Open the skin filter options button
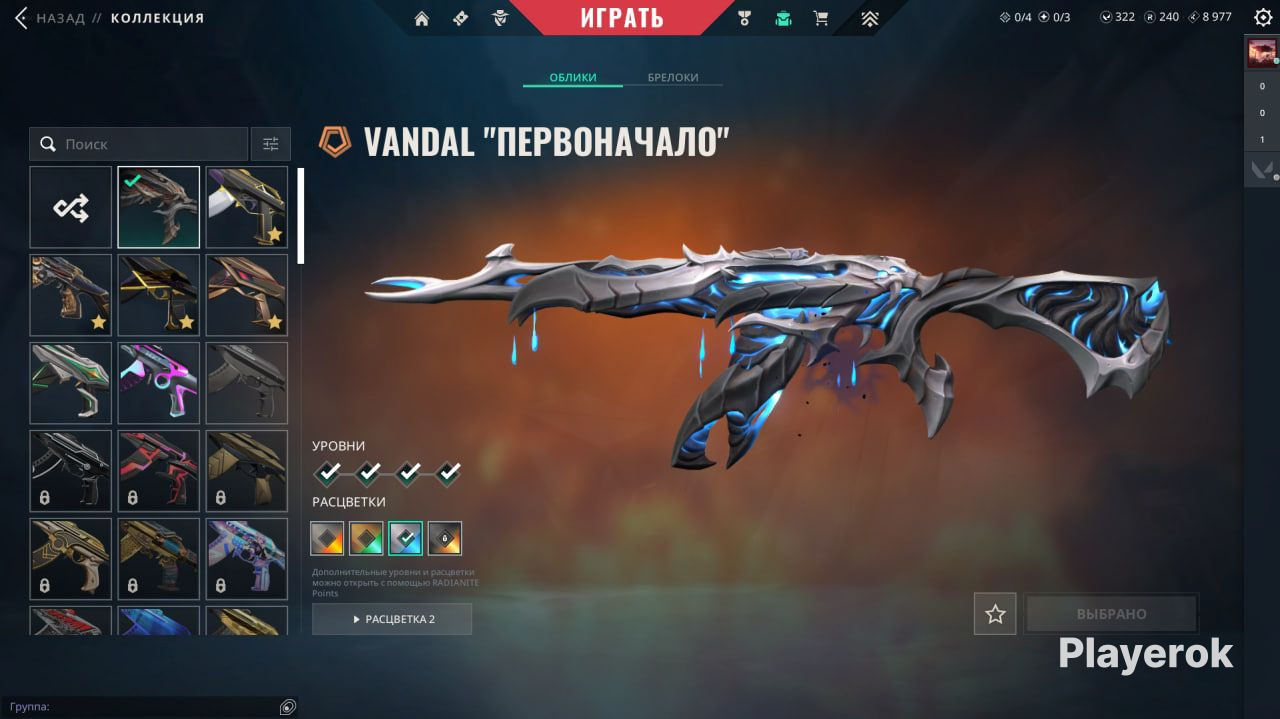This screenshot has height=719, width=1280. (x=271, y=144)
